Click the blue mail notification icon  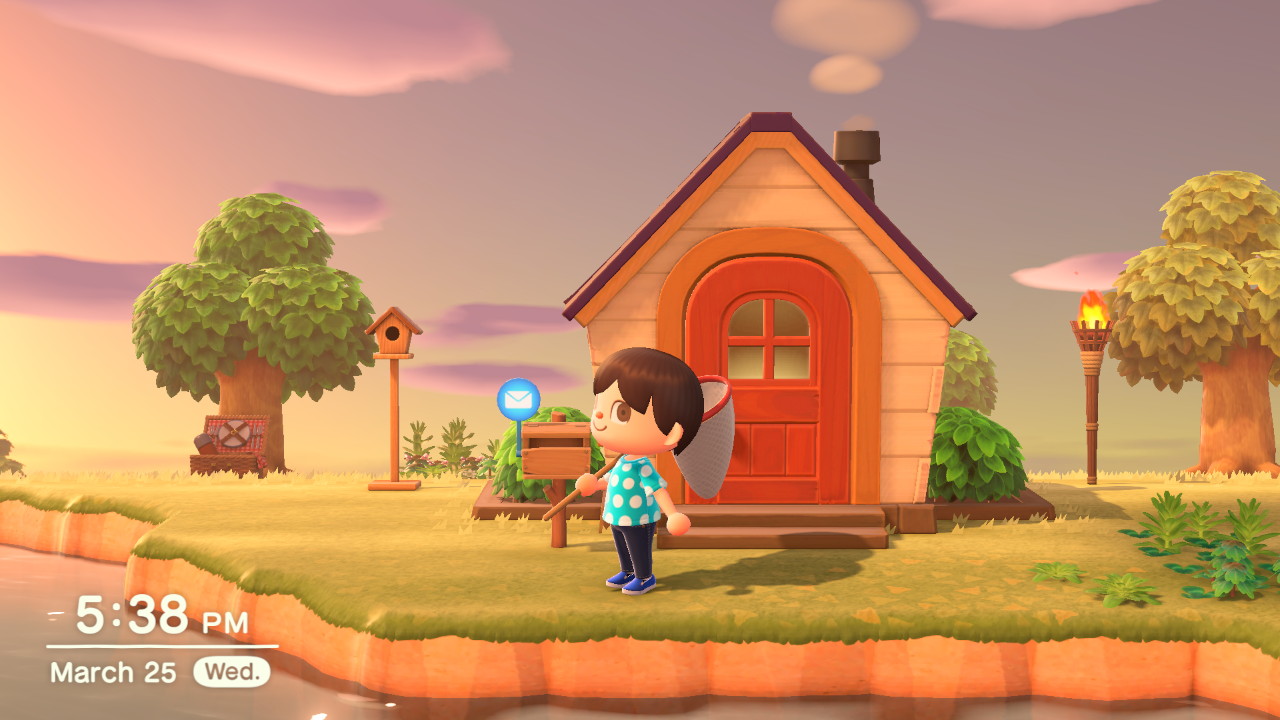click(518, 400)
